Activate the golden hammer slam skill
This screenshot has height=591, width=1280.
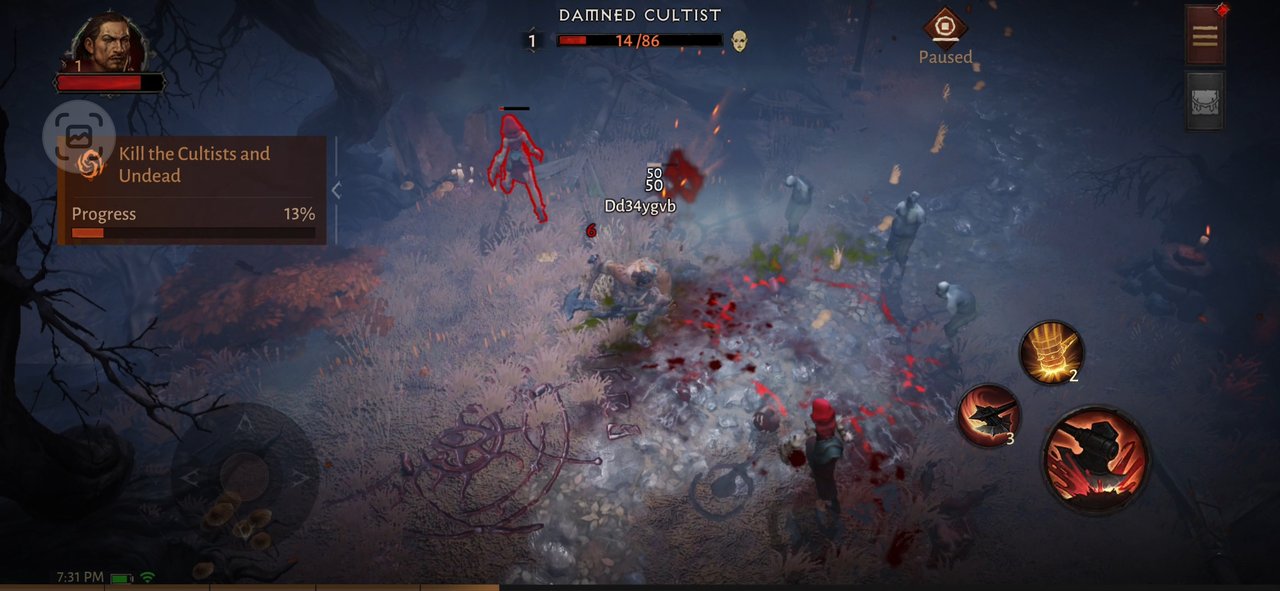pos(1050,352)
